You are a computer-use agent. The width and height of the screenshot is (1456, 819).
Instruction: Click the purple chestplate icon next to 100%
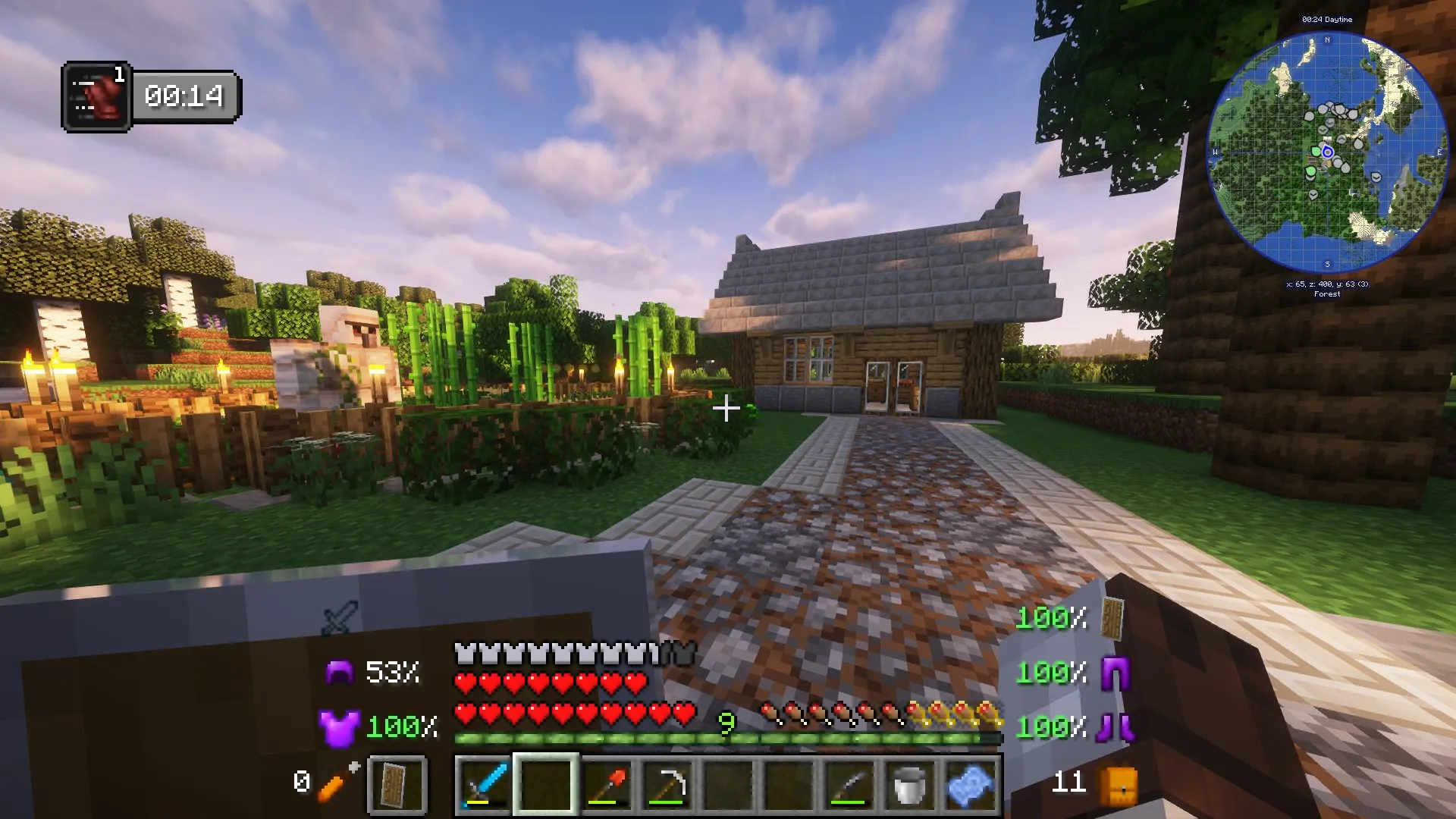[340, 726]
